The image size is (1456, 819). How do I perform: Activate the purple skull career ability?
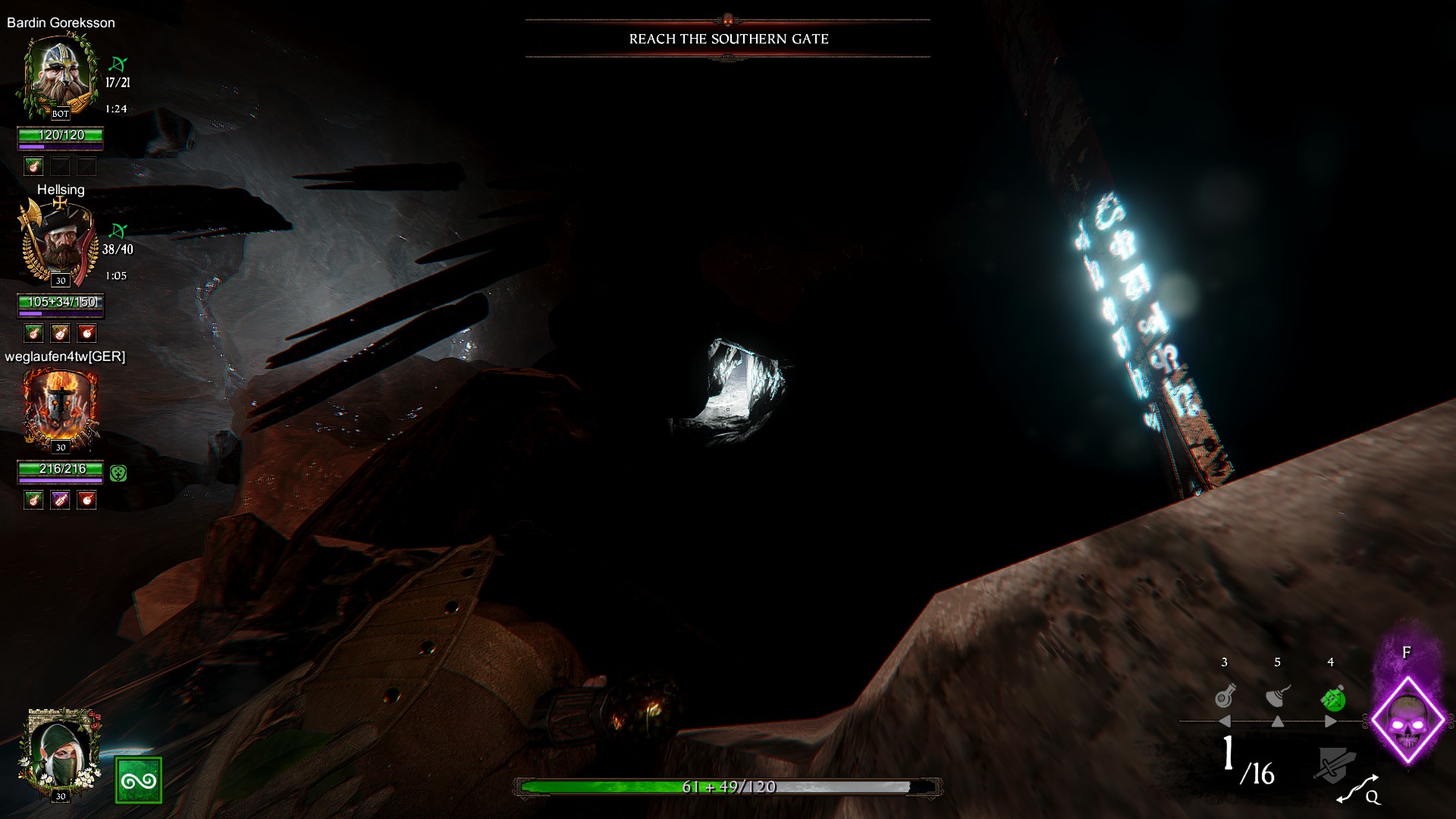[x=1407, y=720]
